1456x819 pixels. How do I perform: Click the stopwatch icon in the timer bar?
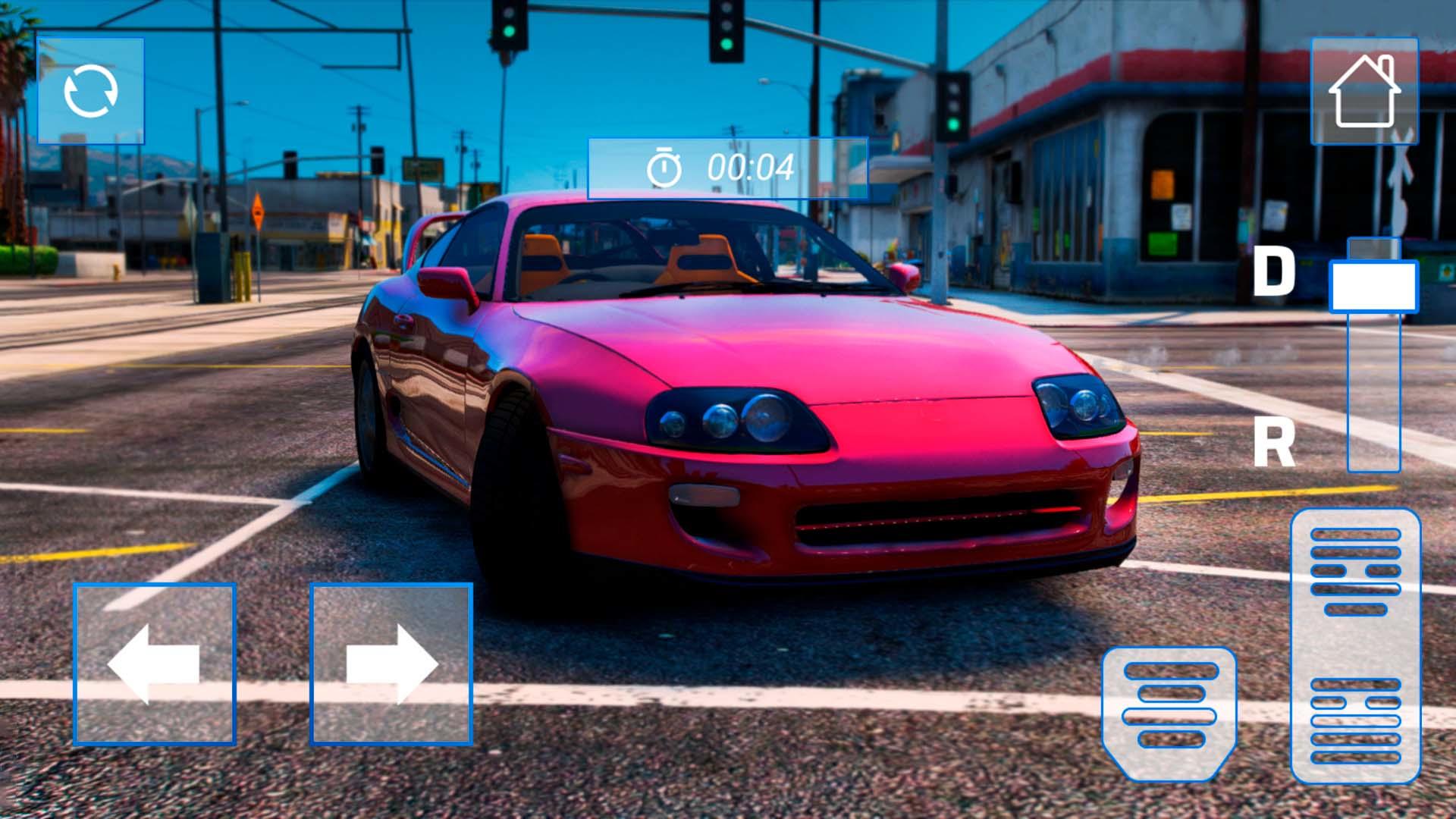pos(665,168)
